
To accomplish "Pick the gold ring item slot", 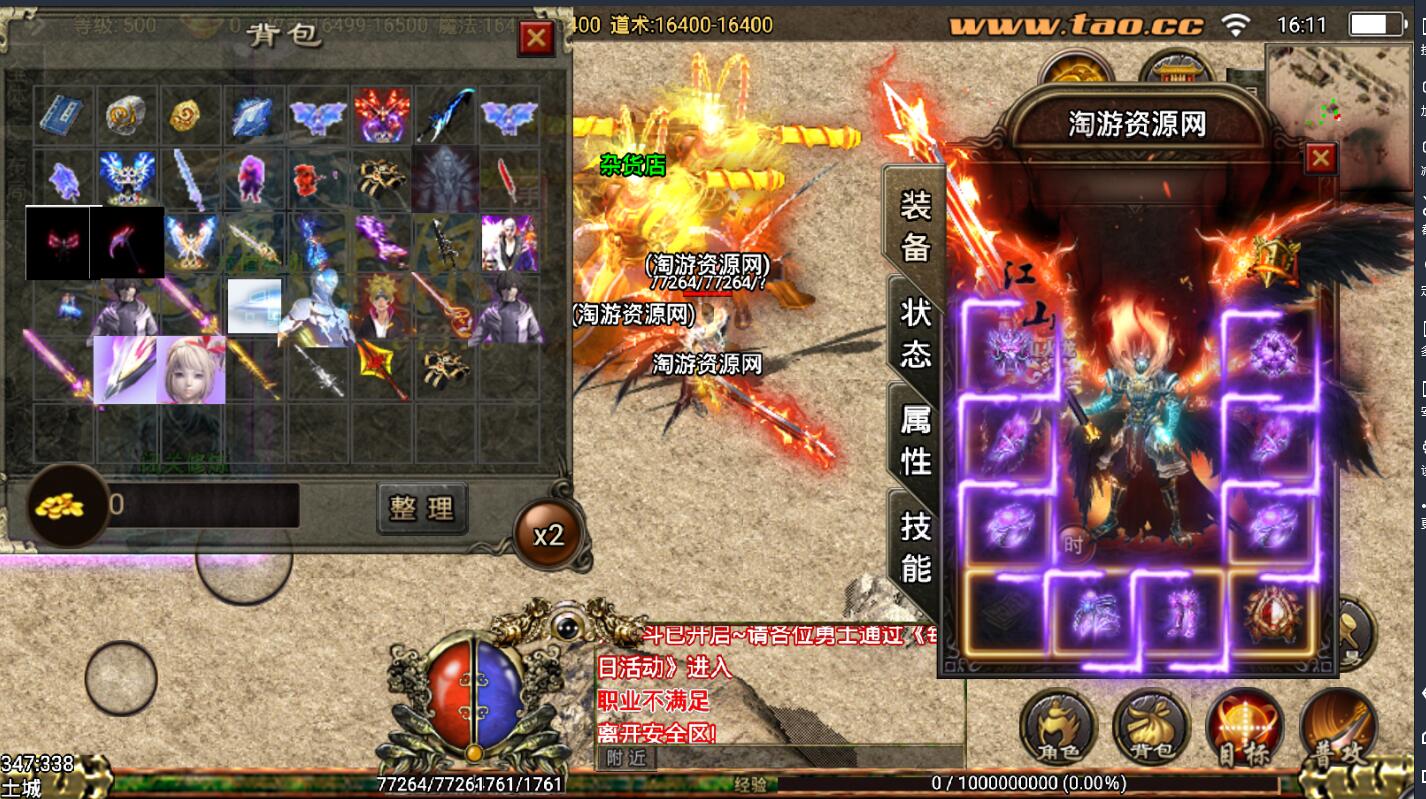I will (x=190, y=116).
